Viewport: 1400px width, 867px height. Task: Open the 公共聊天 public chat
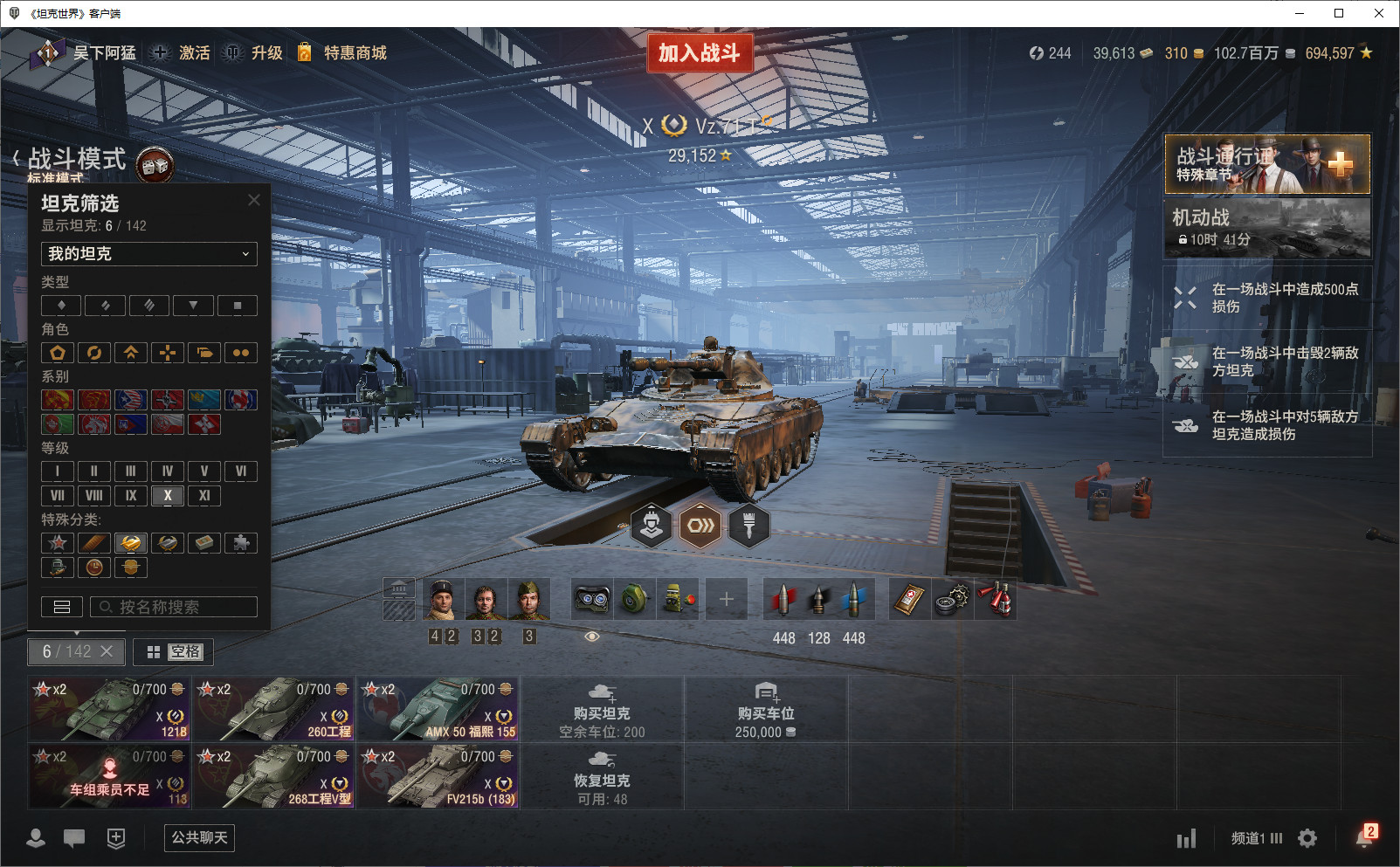tap(199, 838)
